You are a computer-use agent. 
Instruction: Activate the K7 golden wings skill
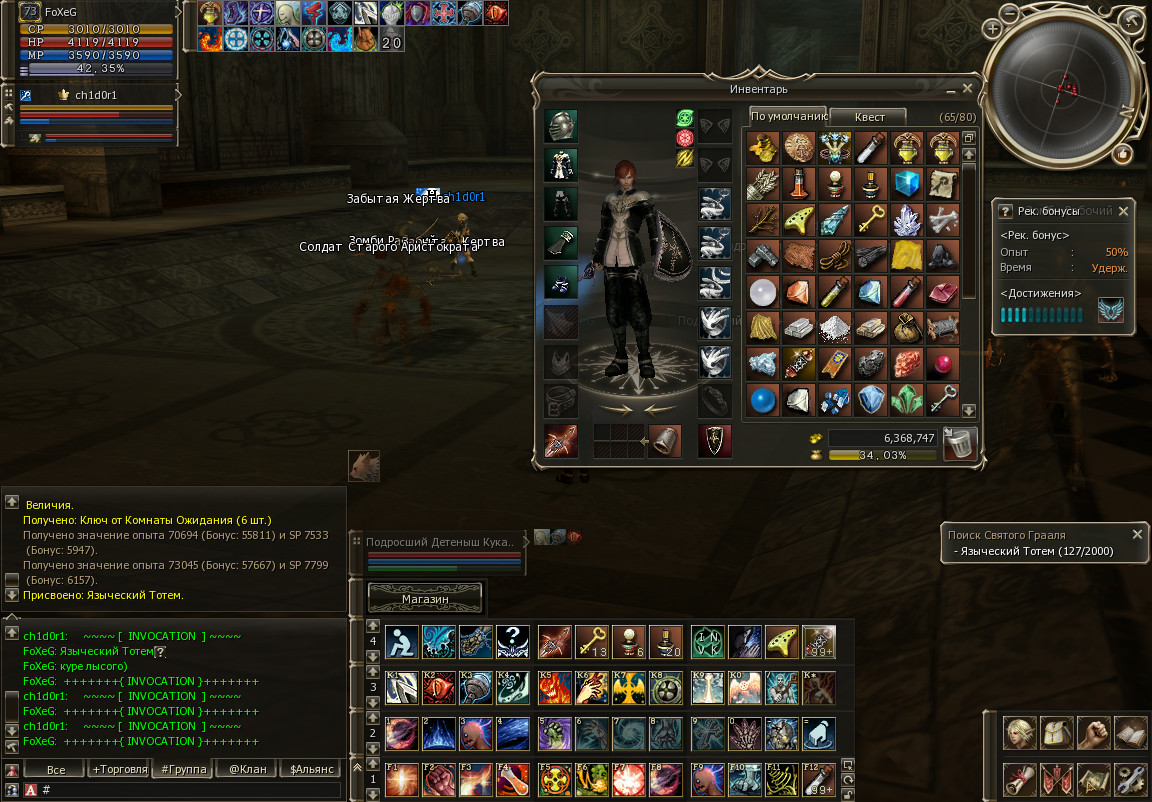pos(630,687)
